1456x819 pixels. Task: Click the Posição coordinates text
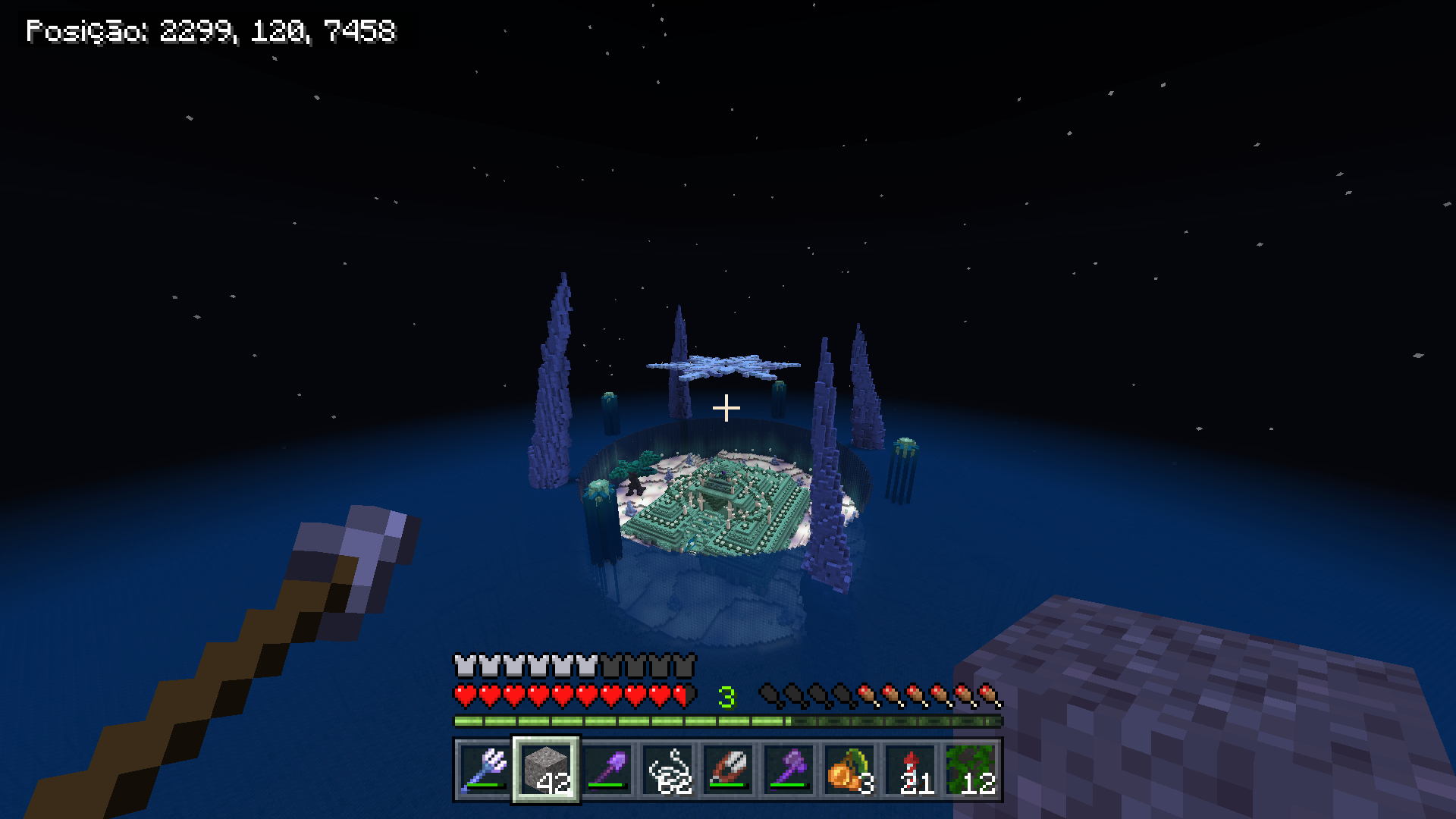(212, 30)
